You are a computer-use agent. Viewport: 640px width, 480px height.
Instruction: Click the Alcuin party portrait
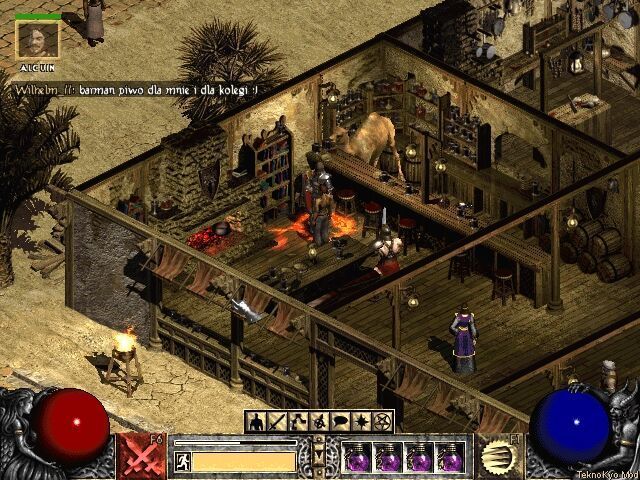[x=37, y=38]
